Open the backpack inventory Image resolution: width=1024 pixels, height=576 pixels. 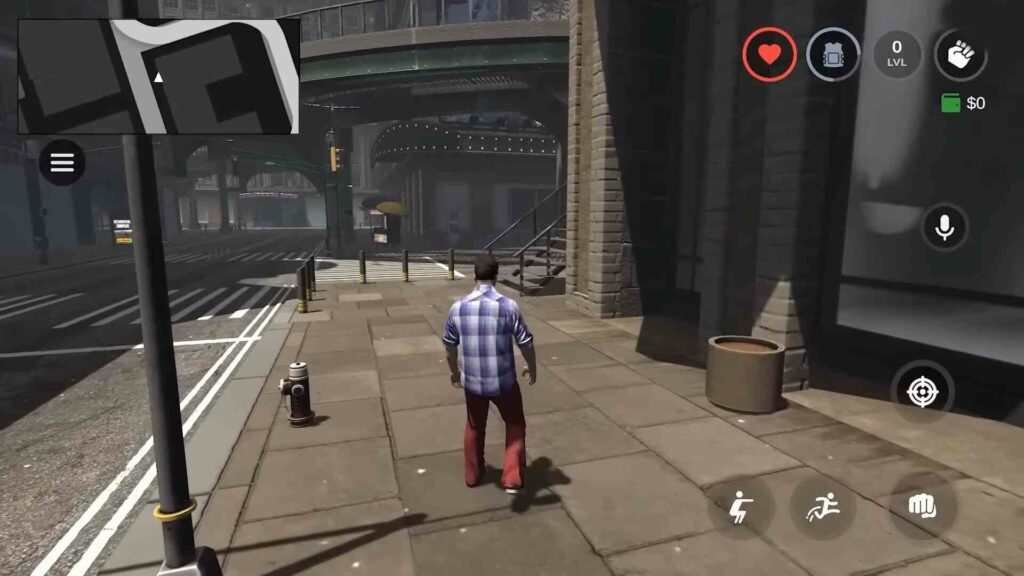point(833,54)
